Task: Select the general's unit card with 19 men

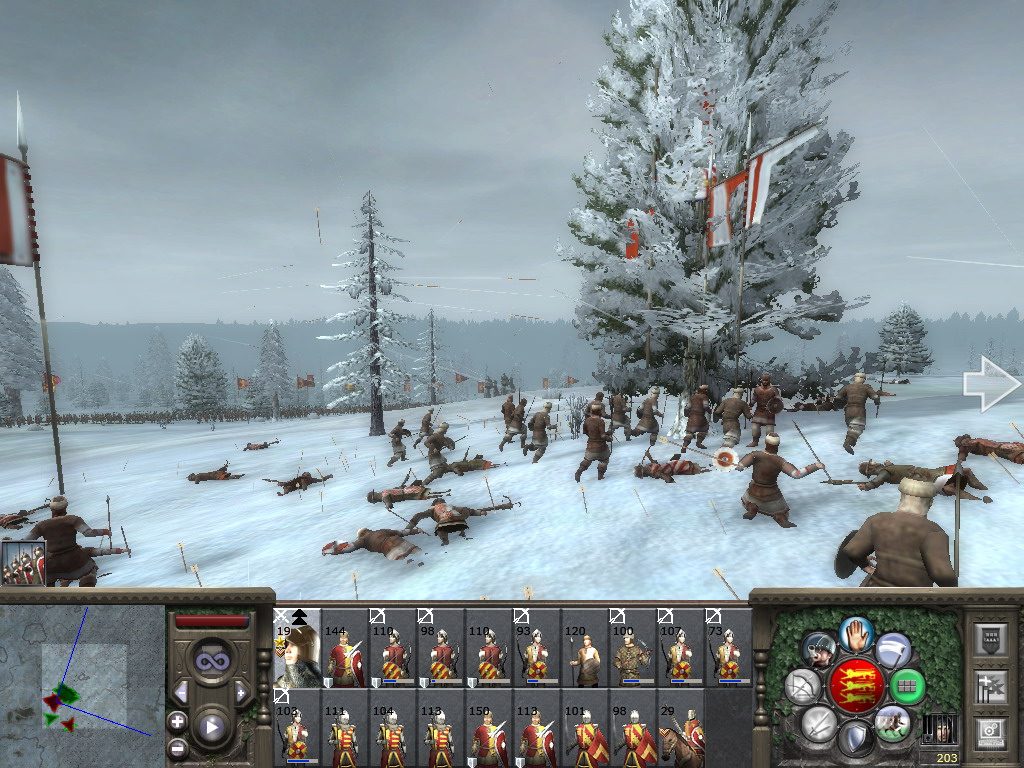Action: [x=297, y=648]
